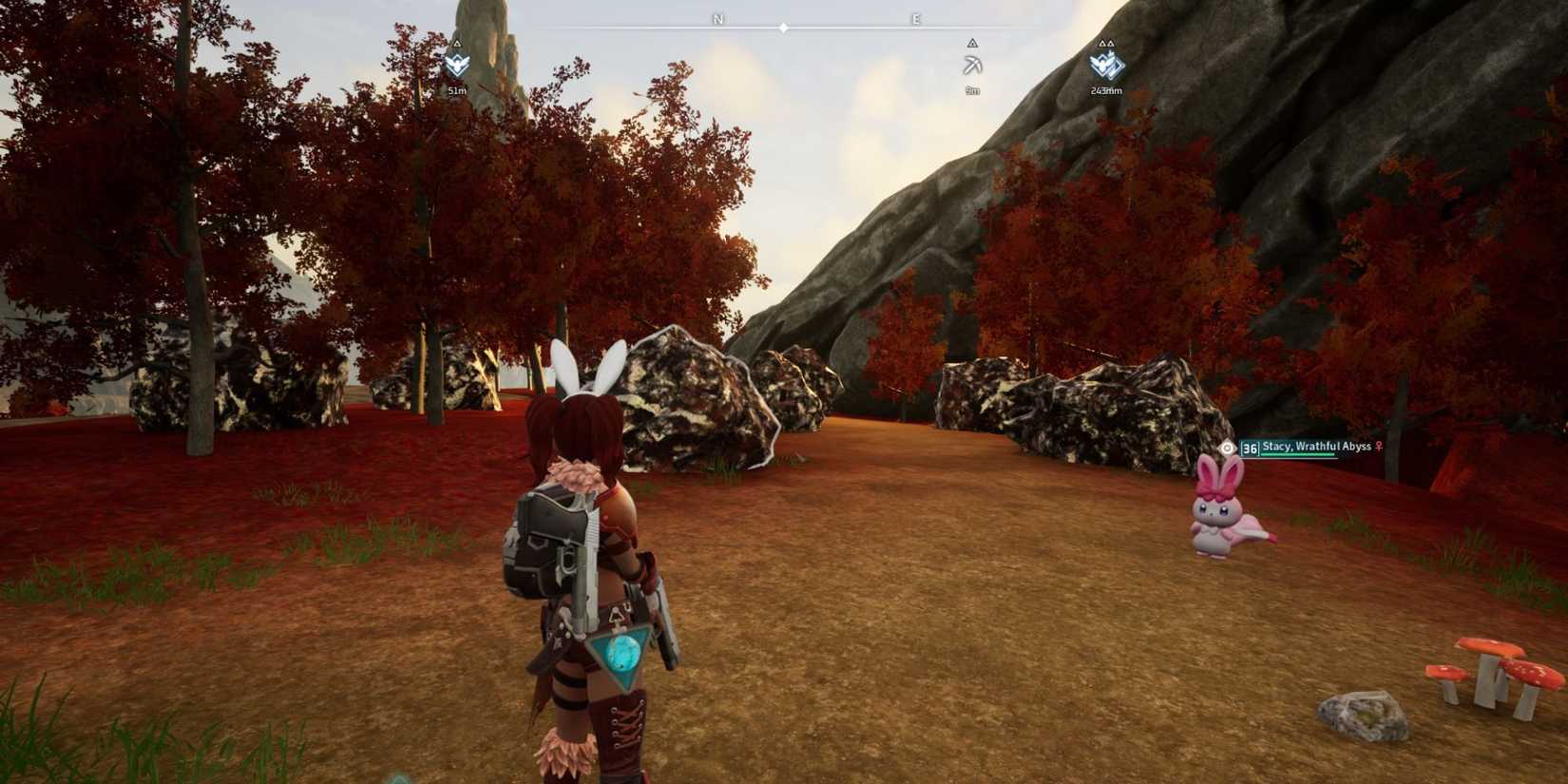
Task: Click the name text Stacy, Wrathful Abyss
Action: pyautogui.click(x=1316, y=446)
